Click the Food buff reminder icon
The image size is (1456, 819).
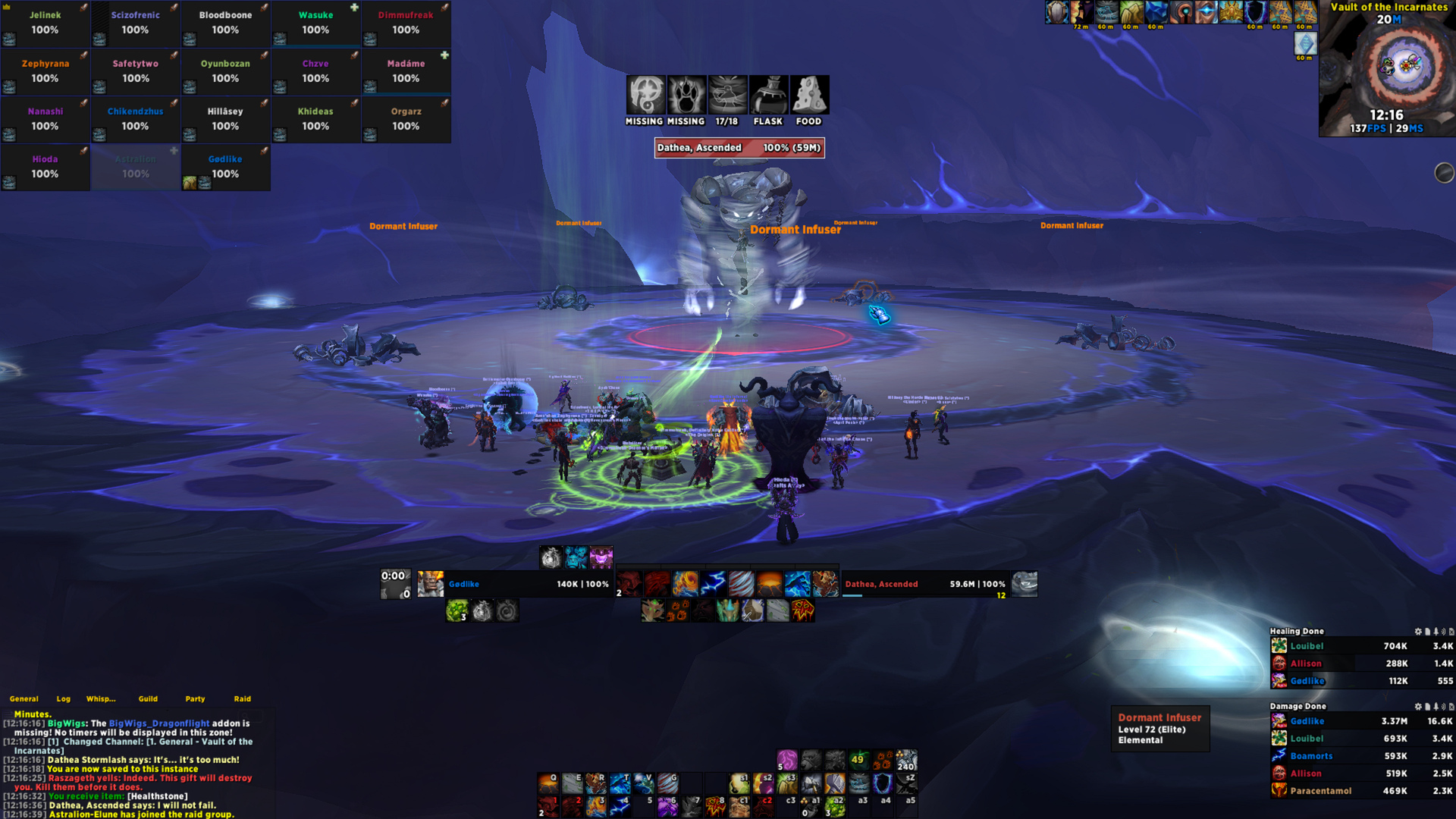click(808, 95)
